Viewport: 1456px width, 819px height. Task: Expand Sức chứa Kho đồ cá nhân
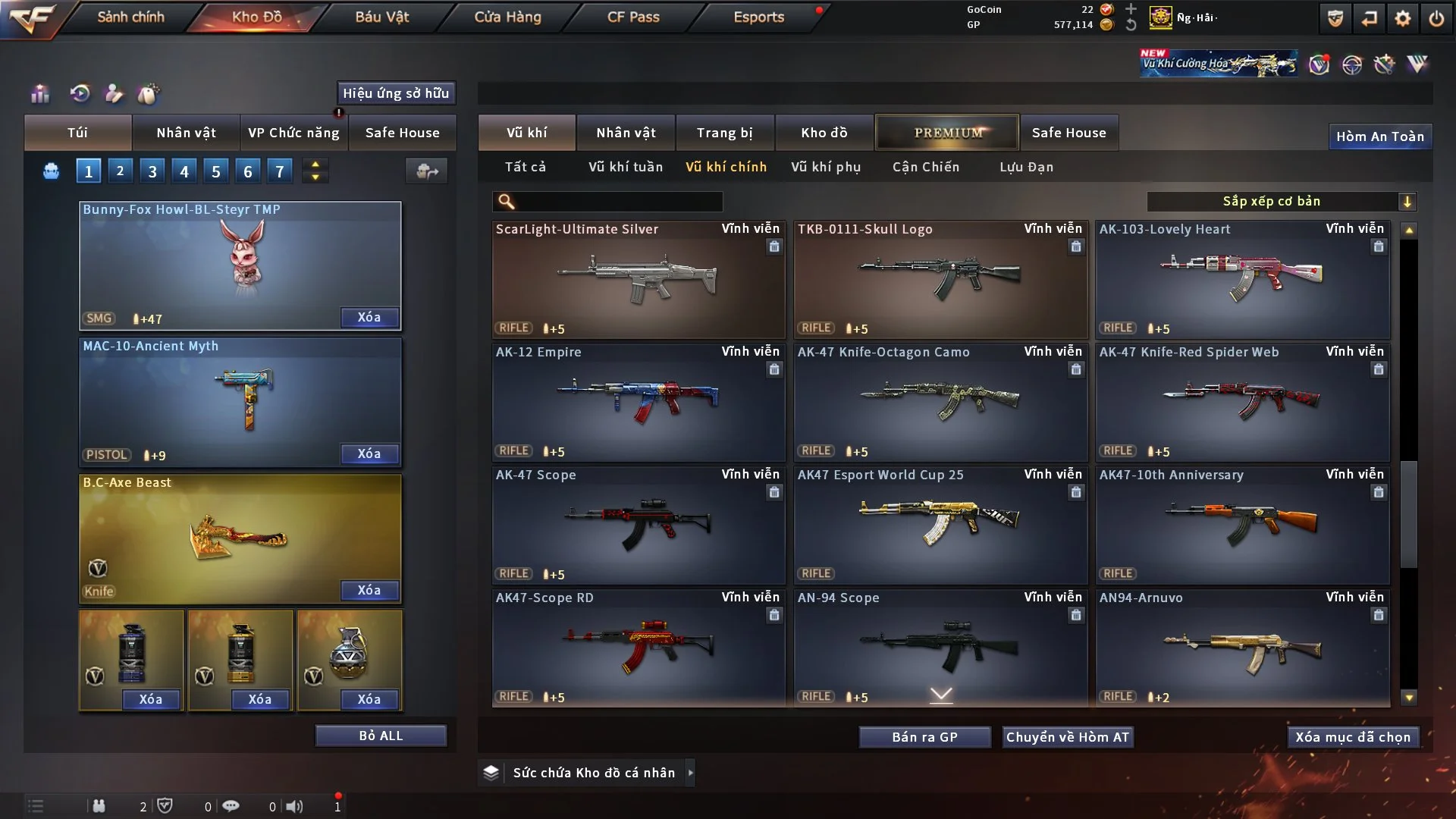pyautogui.click(x=593, y=773)
